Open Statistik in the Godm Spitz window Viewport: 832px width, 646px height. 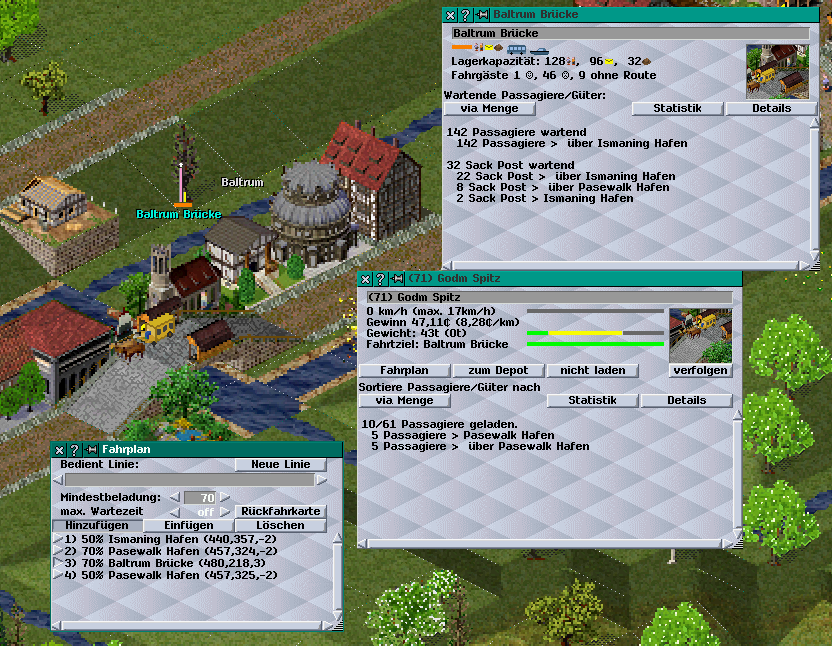pyautogui.click(x=592, y=400)
